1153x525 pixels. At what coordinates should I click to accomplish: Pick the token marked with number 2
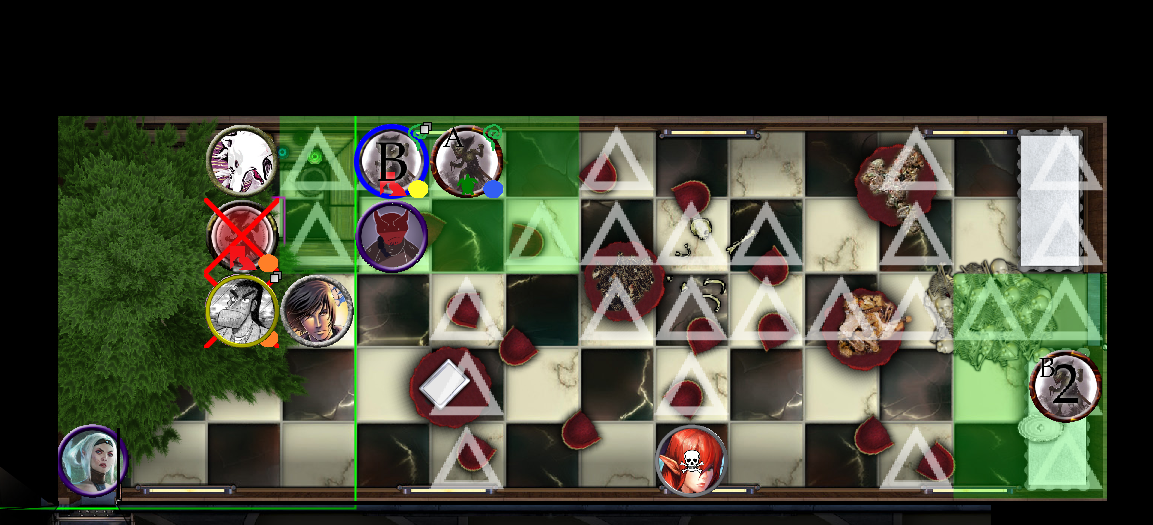1066,385
